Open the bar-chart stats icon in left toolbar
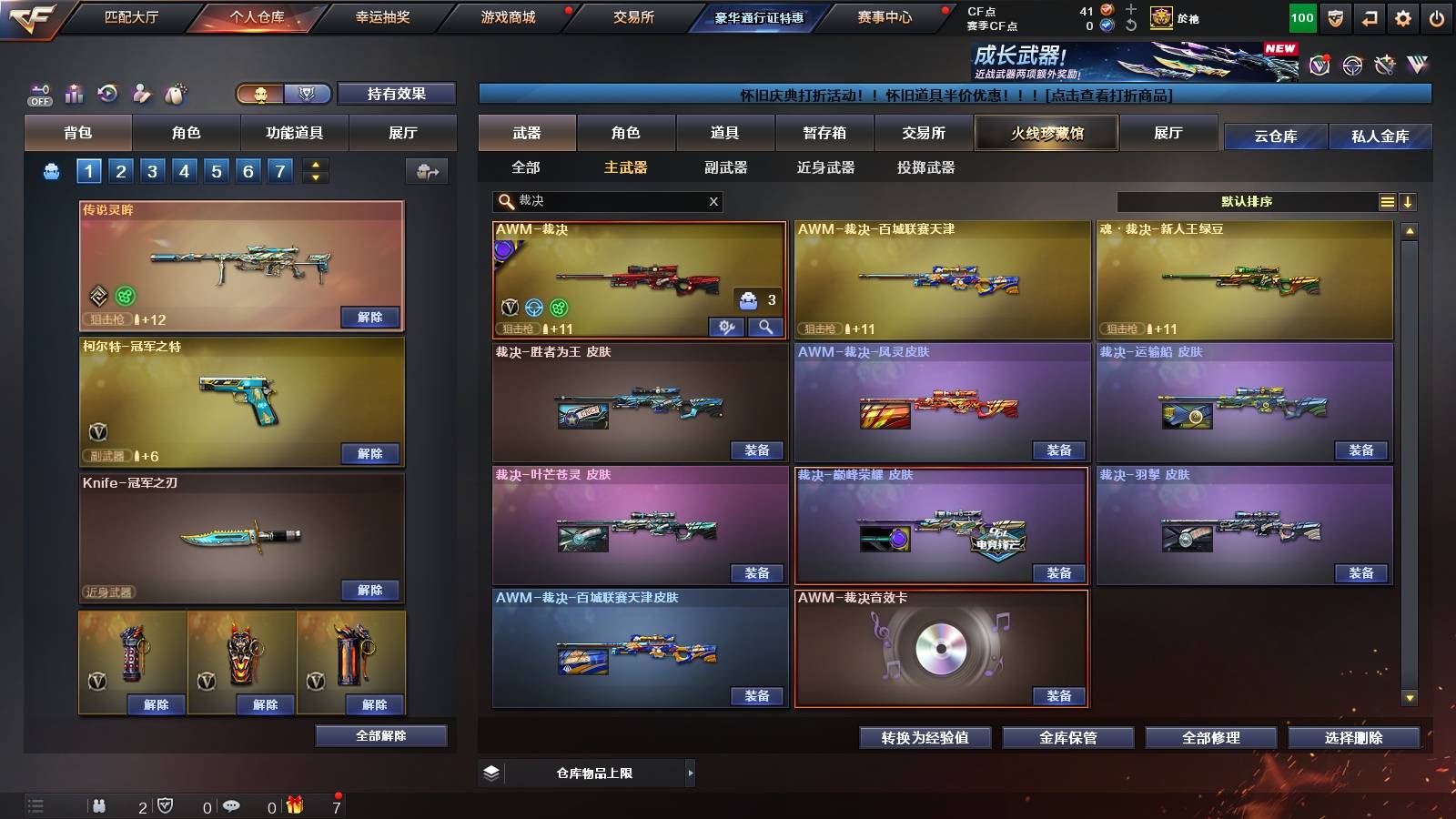This screenshot has height=819, width=1456. click(74, 92)
